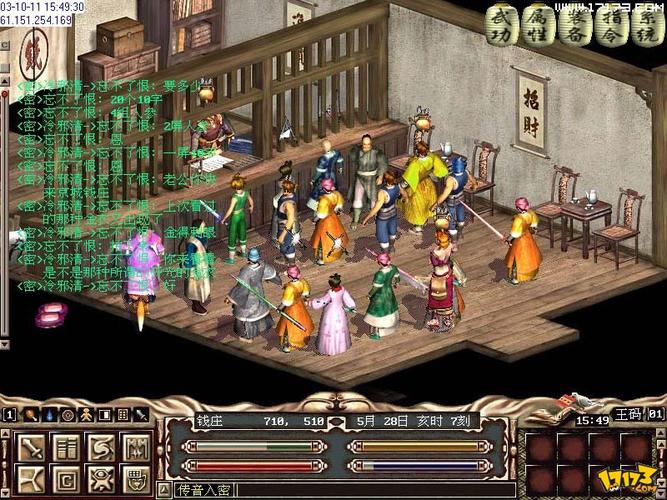Click the grid panel toolbar icon
The height and width of the screenshot is (500, 667).
tap(122, 414)
